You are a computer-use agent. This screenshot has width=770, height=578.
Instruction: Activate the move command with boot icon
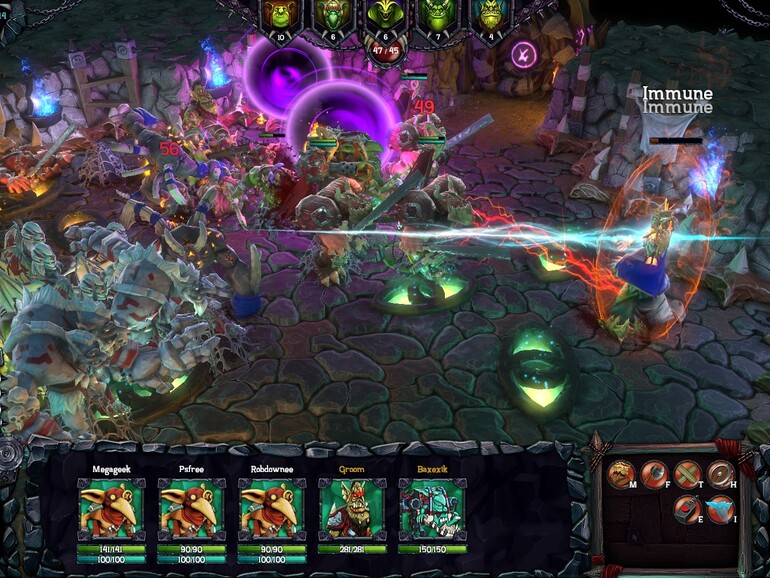click(x=621, y=473)
